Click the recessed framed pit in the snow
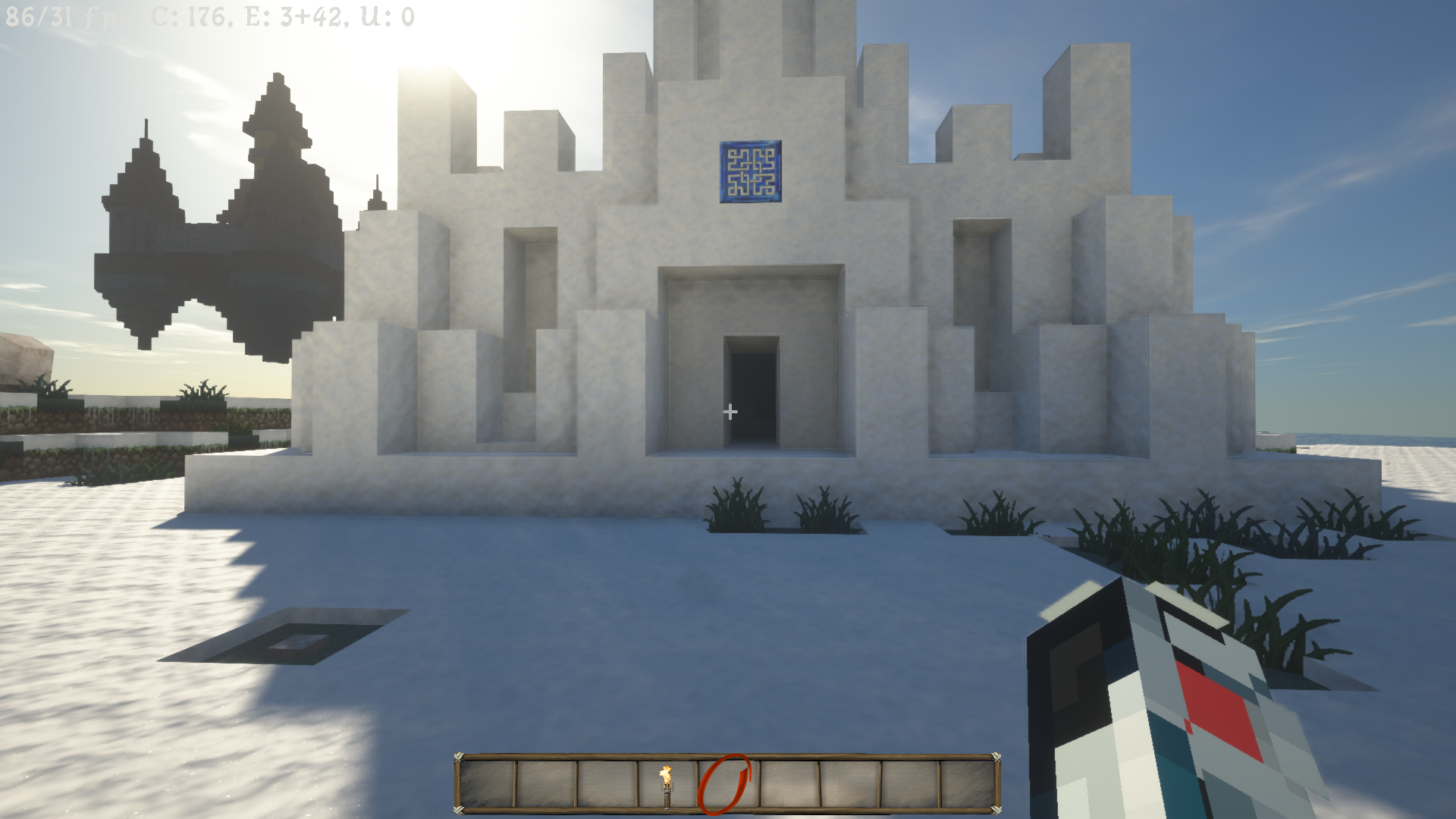This screenshot has width=1456, height=819. tap(292, 641)
